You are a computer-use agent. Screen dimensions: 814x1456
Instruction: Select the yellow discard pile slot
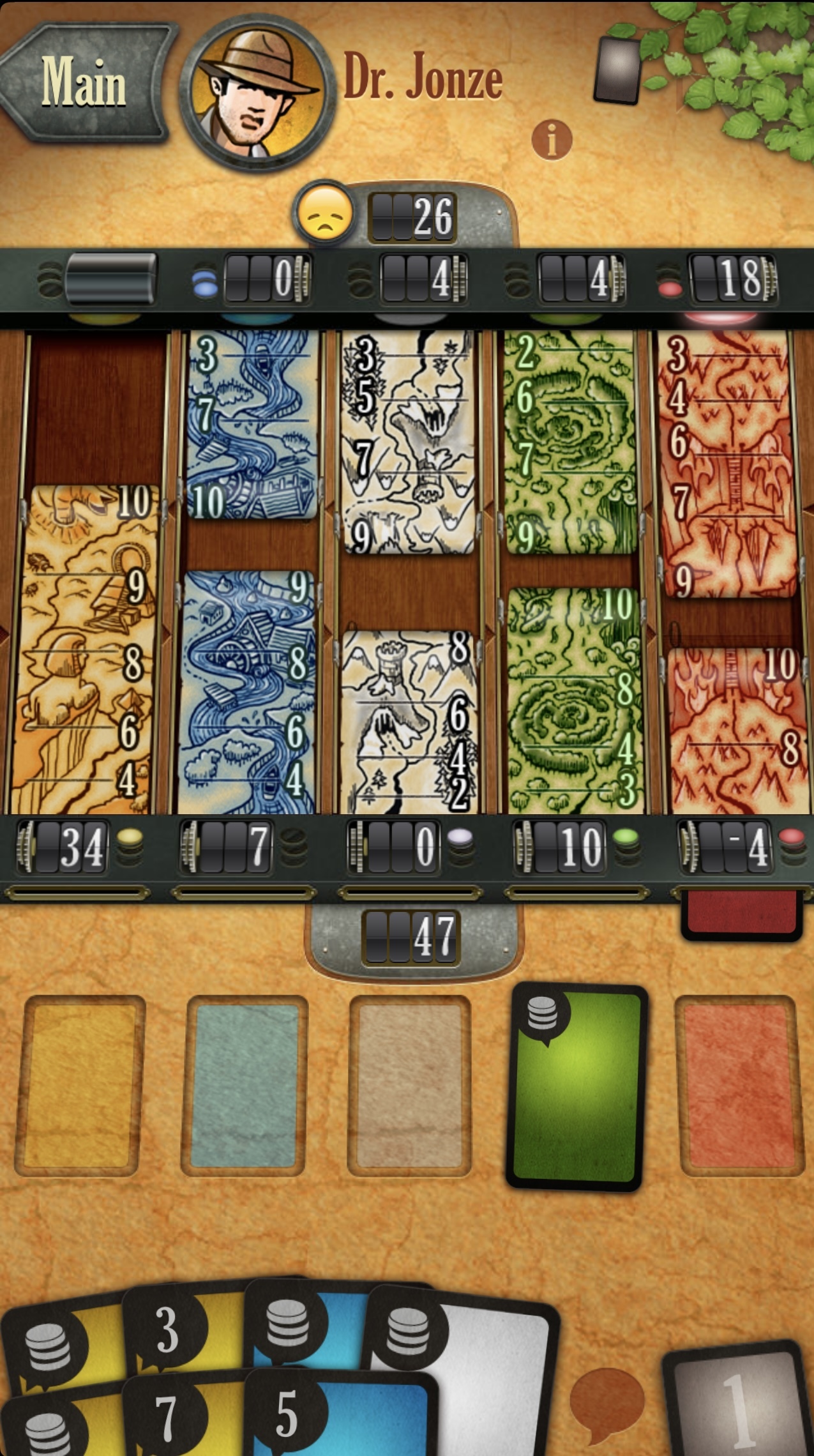click(x=79, y=1086)
